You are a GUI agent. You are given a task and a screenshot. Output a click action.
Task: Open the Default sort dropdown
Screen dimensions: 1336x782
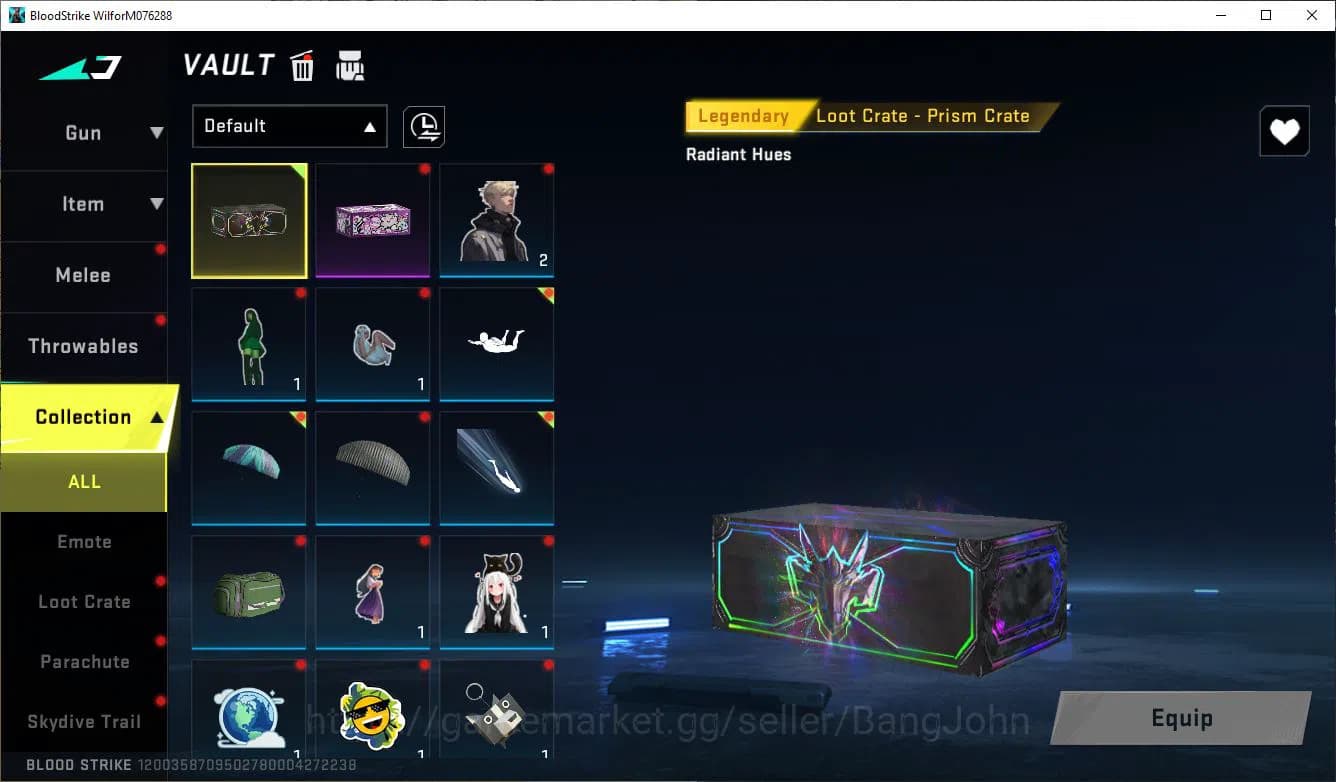coord(289,126)
